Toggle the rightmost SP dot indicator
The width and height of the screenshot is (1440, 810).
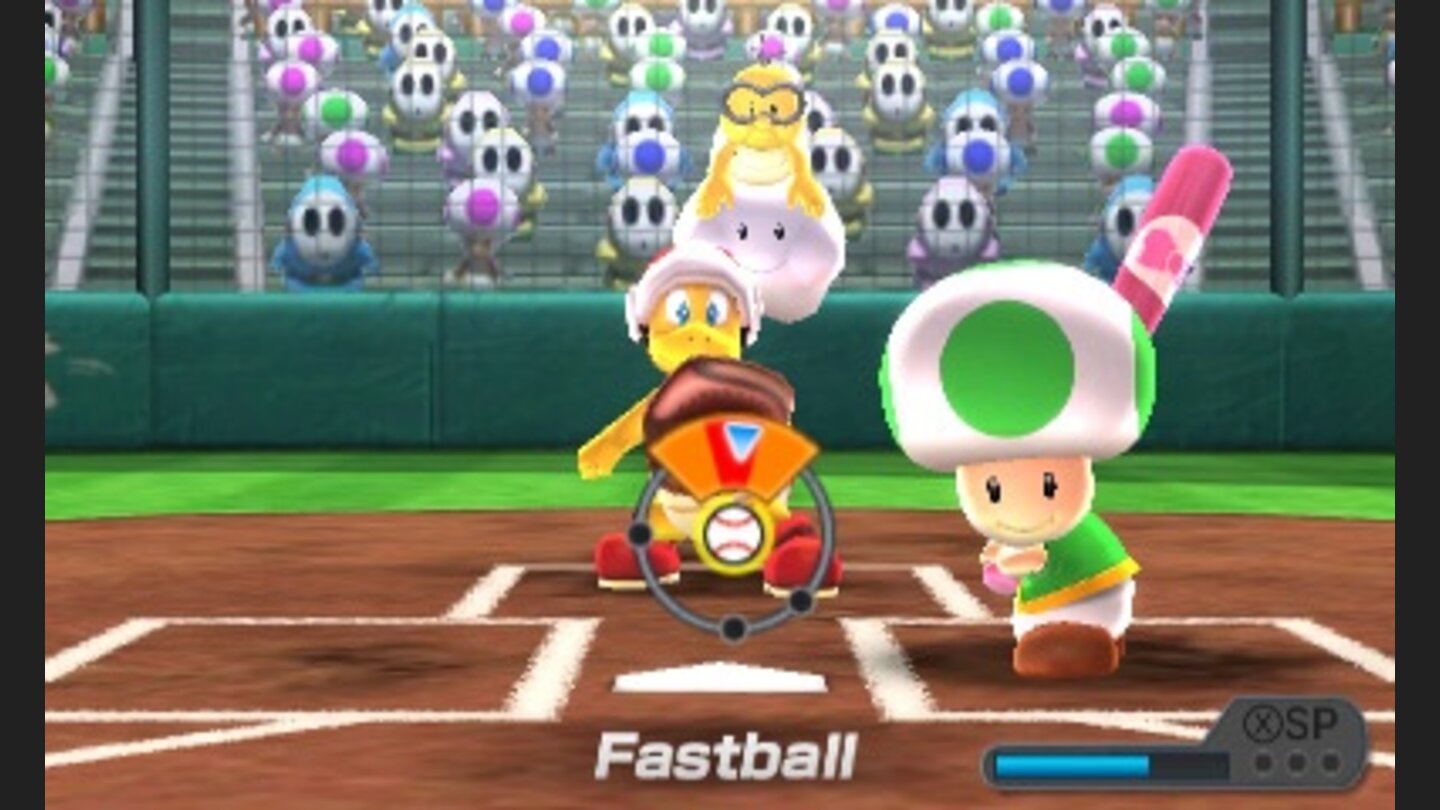(x=1332, y=760)
